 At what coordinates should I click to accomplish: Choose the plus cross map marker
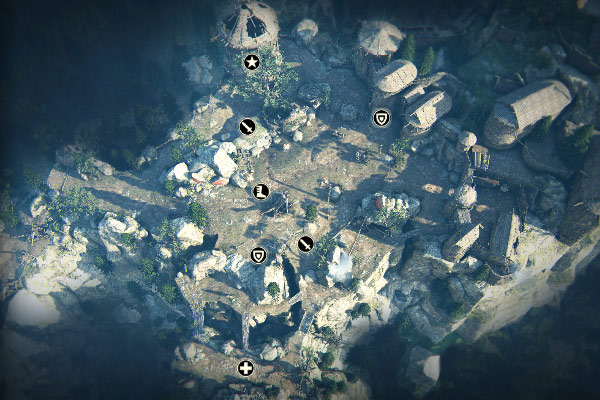245,368
